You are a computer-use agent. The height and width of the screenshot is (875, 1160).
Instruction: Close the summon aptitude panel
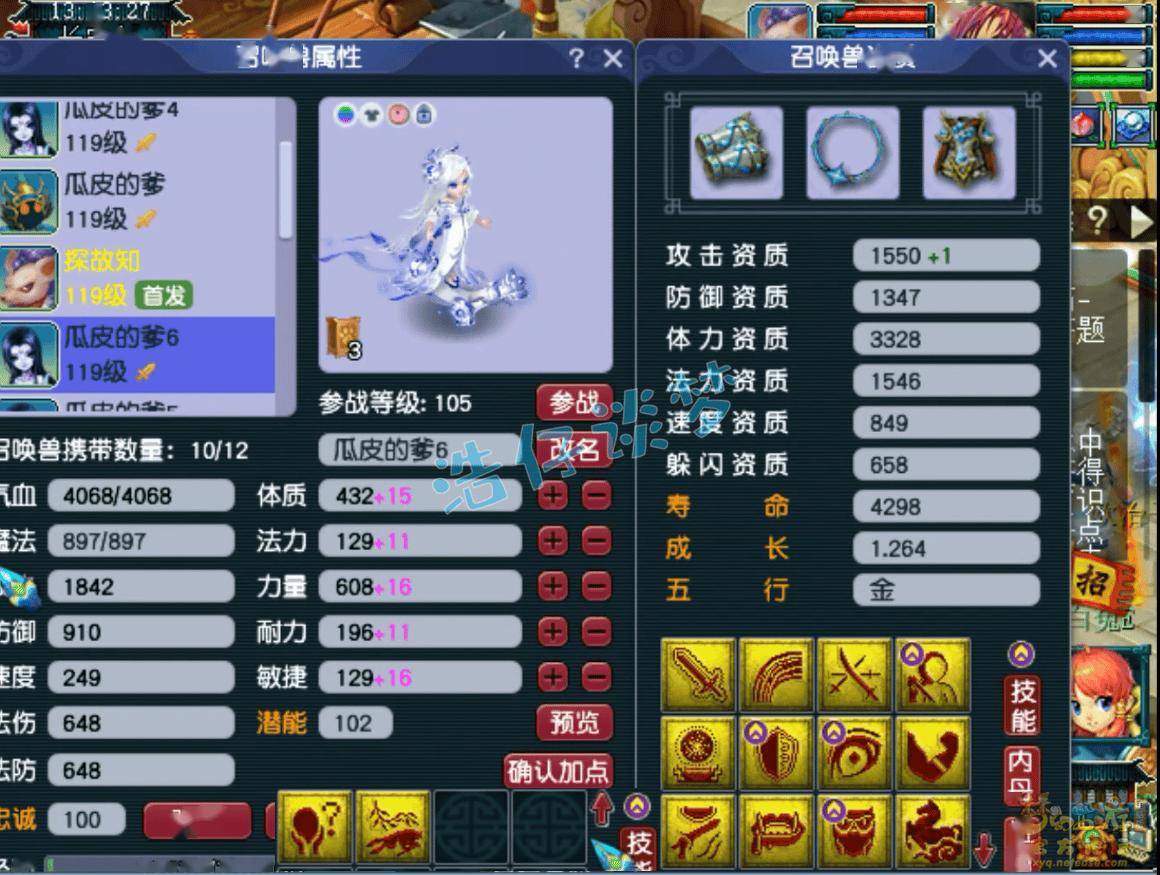click(1047, 59)
